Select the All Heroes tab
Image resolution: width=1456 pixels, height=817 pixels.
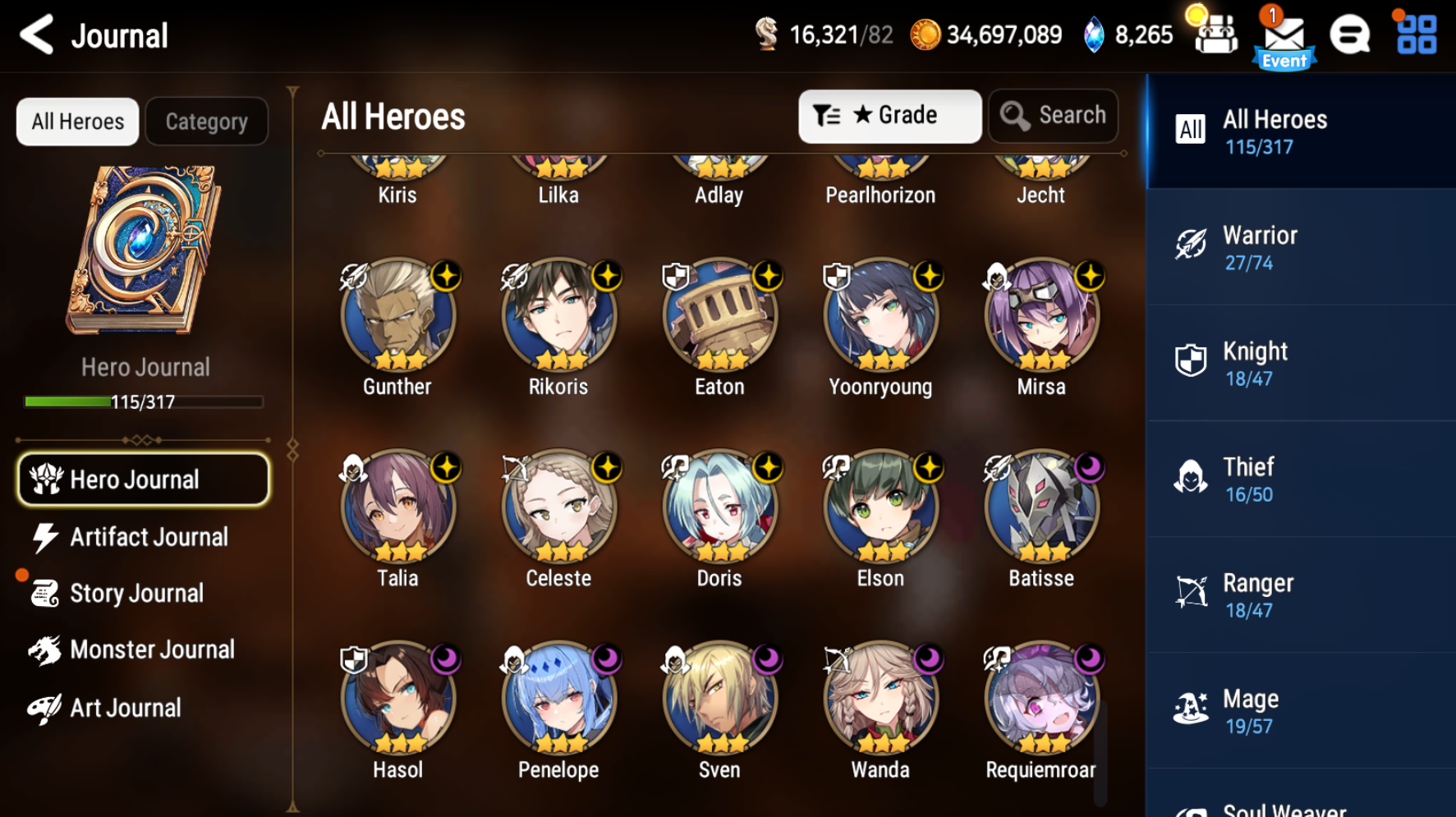(x=77, y=121)
